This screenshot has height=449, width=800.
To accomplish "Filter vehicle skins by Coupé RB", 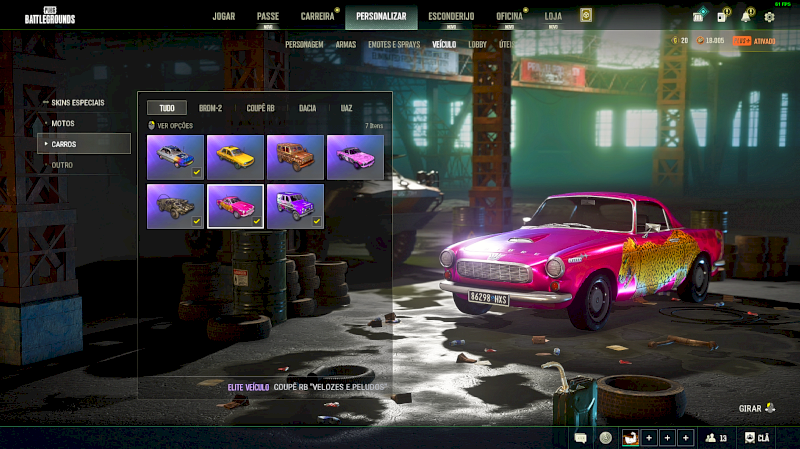I will coord(261,107).
